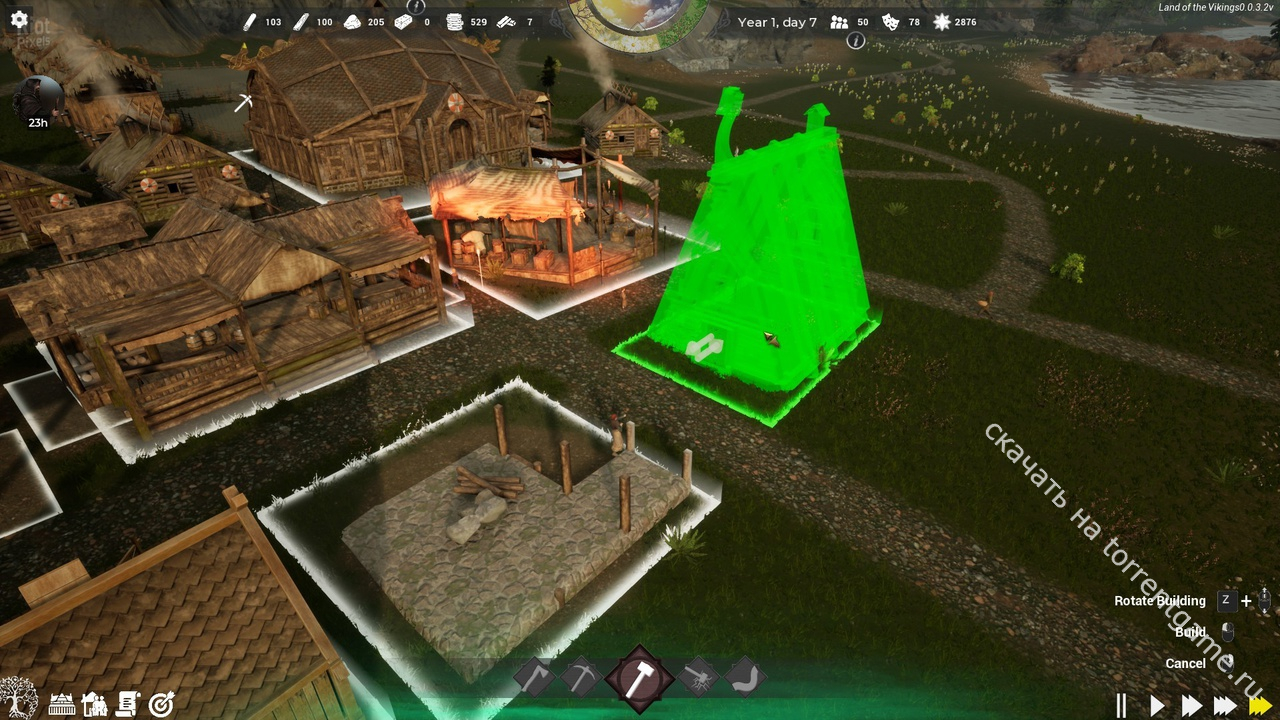1280x720 pixels.
Task: Open the buildings menu longhouse icon
Action: (62, 704)
